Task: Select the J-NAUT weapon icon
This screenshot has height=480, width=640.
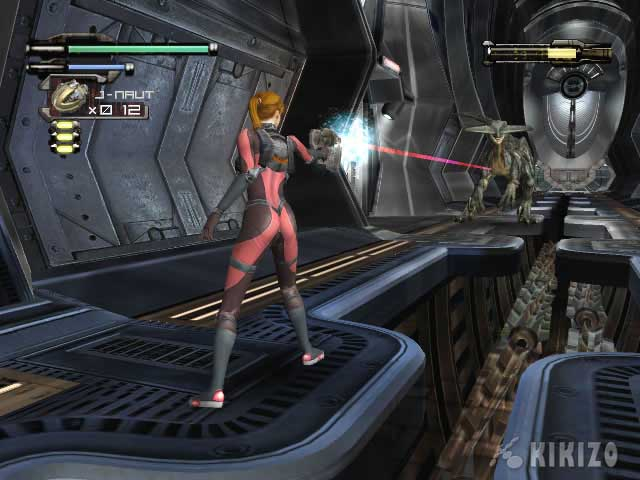Action: (x=68, y=96)
